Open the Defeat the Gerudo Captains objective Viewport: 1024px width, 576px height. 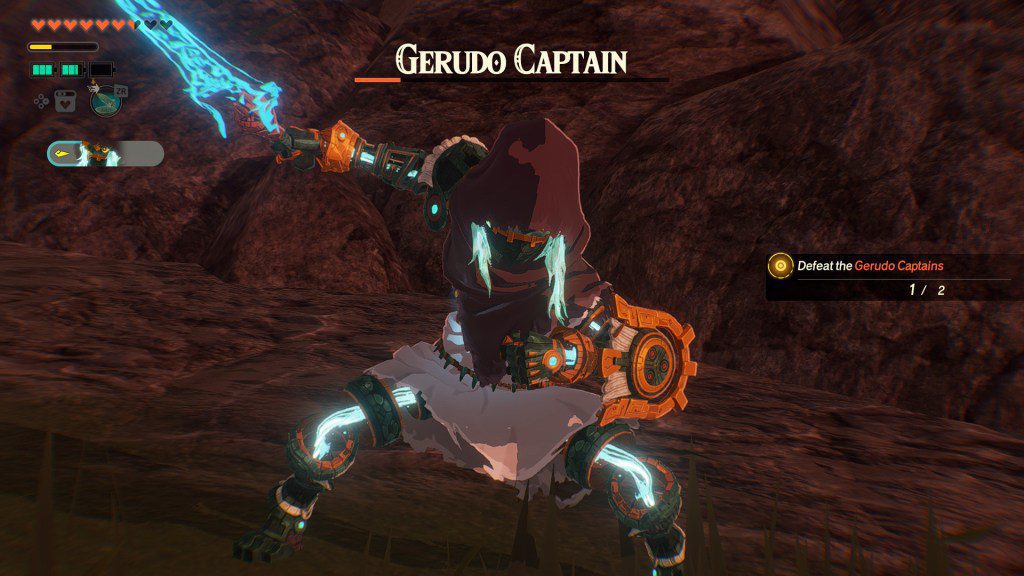870,266
